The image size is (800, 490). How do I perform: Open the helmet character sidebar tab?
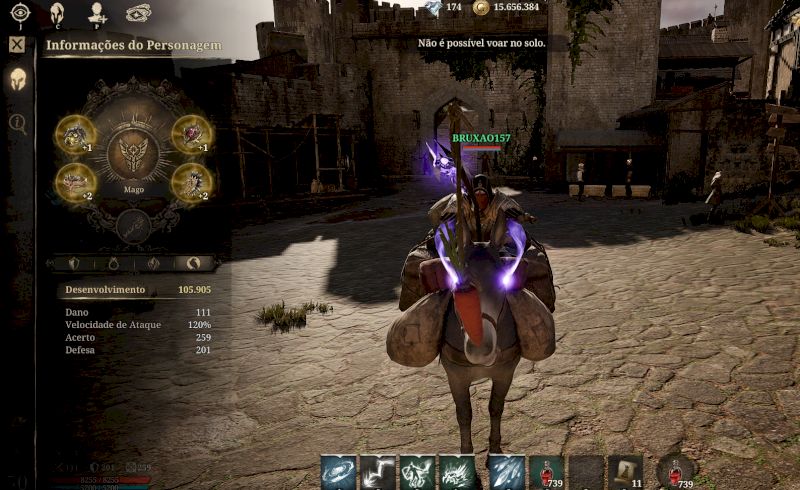pyautogui.click(x=17, y=80)
